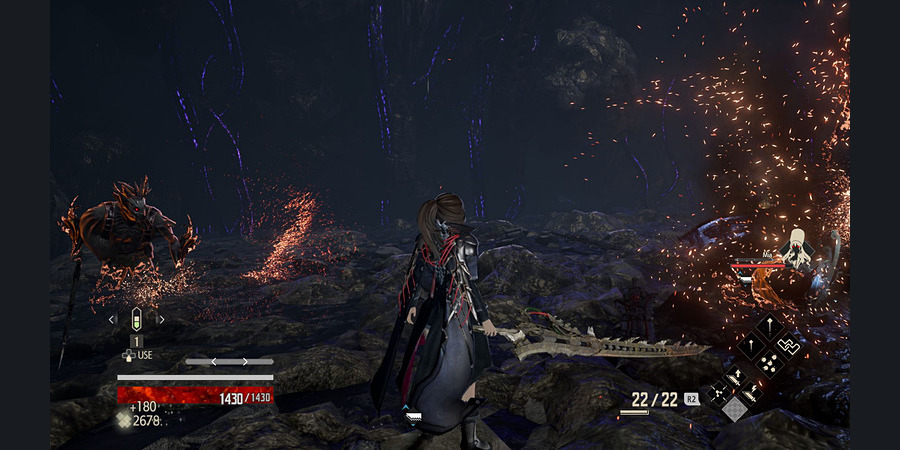Select the green vial item icon
The height and width of the screenshot is (450, 900).
[137, 319]
